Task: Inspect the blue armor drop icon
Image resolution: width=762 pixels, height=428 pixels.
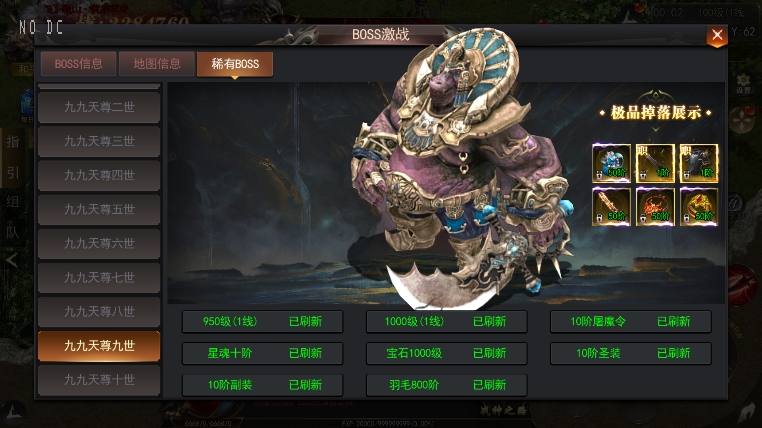Action: (x=611, y=163)
